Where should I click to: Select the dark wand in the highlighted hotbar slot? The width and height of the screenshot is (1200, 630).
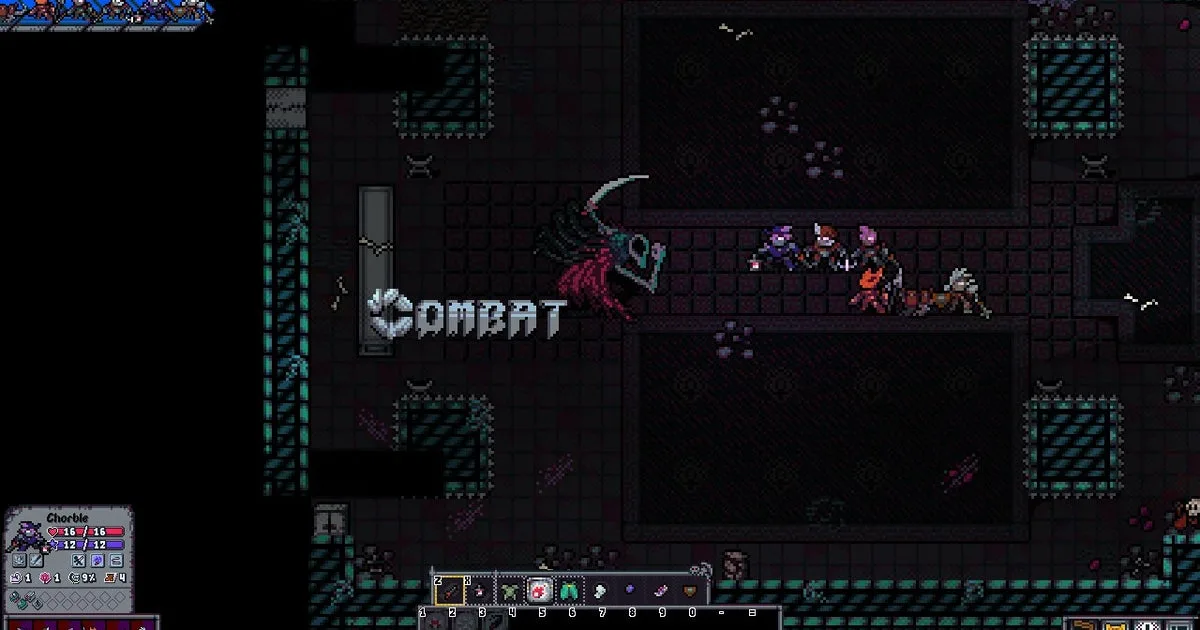[450, 591]
